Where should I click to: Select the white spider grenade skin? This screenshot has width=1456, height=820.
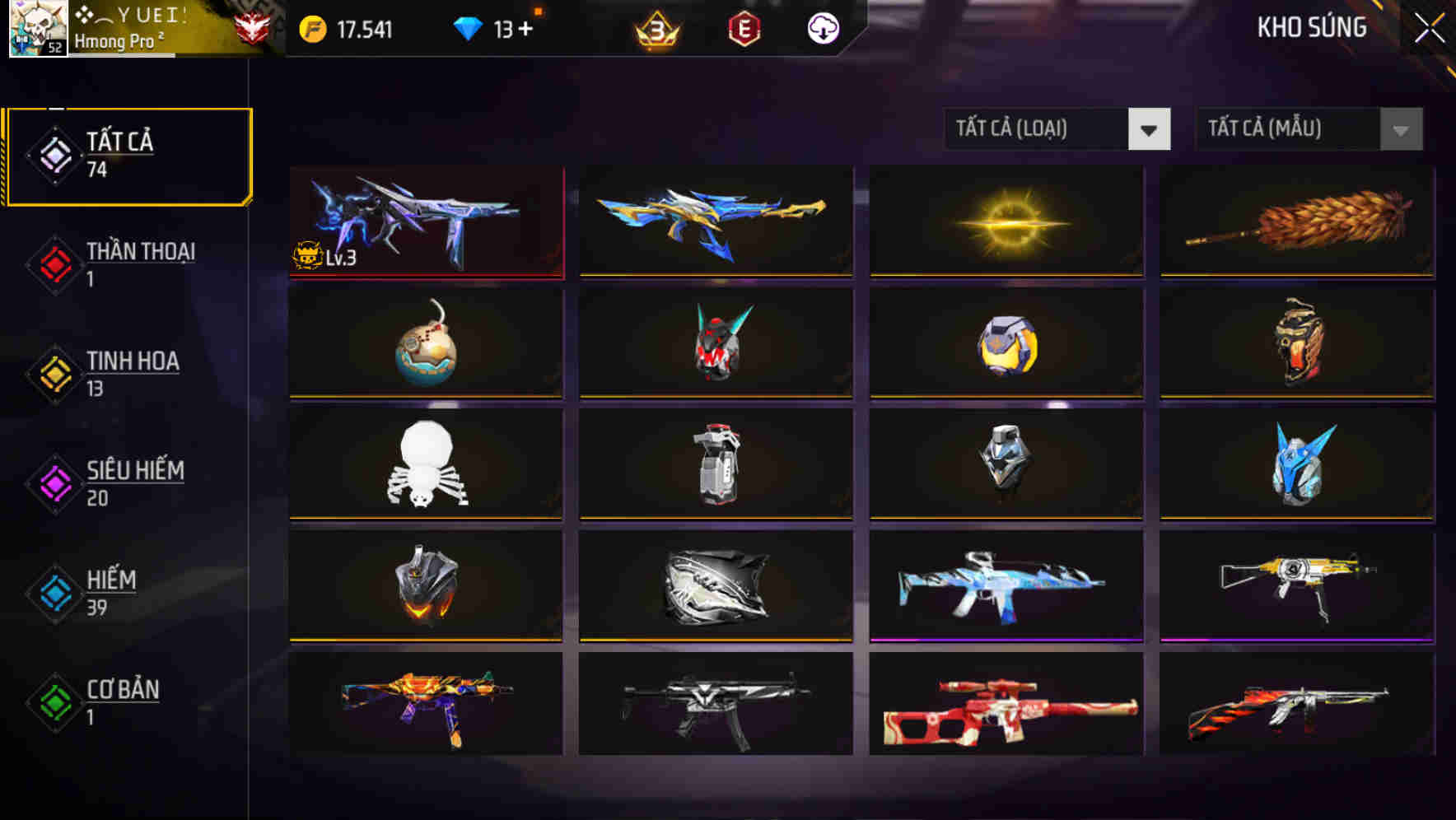424,465
